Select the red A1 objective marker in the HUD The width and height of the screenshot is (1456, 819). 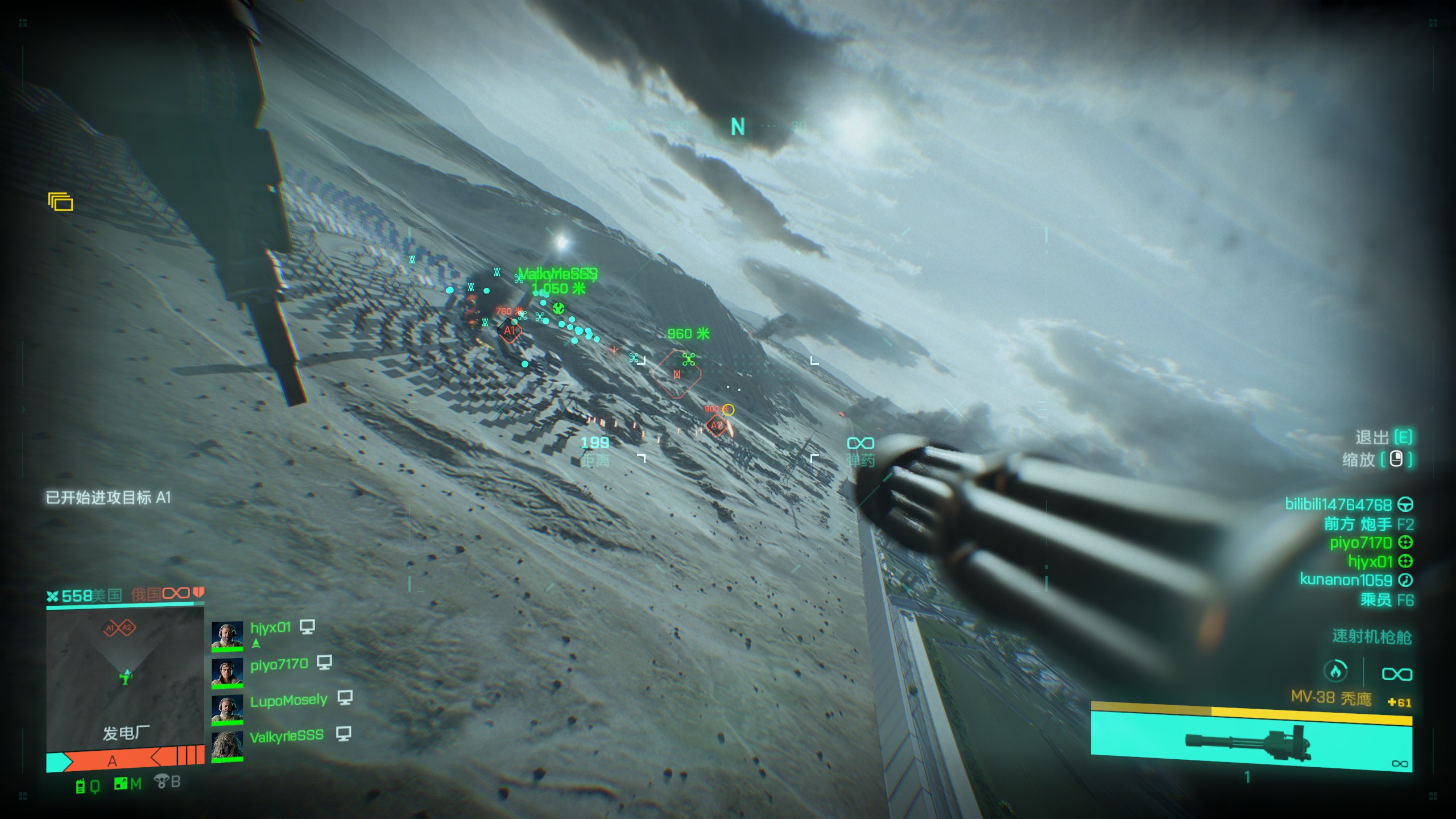point(510,330)
